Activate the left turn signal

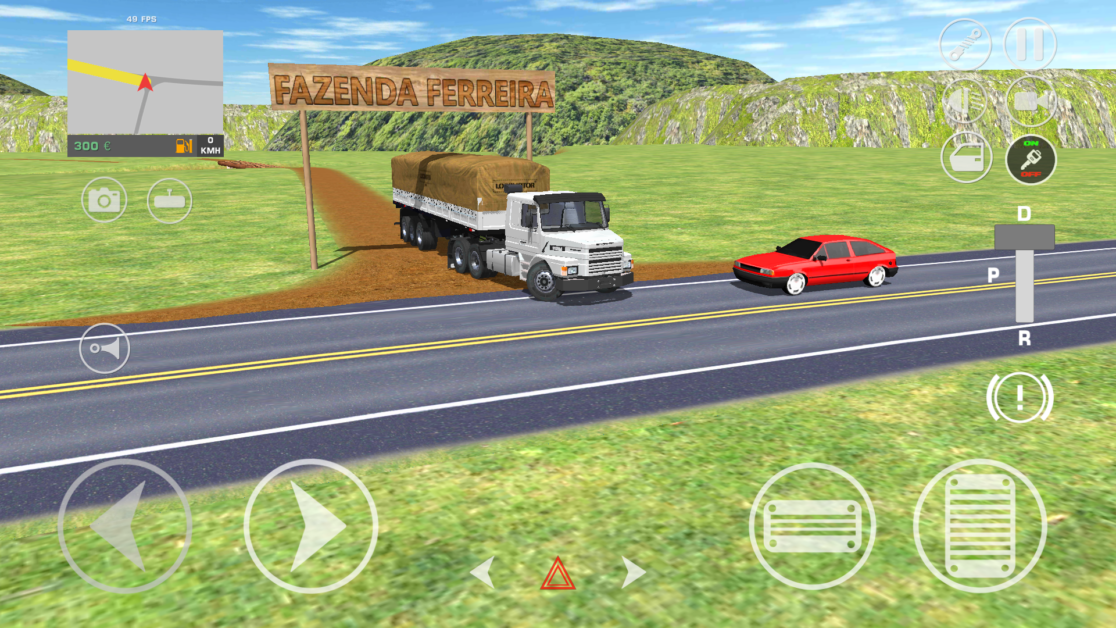[483, 573]
